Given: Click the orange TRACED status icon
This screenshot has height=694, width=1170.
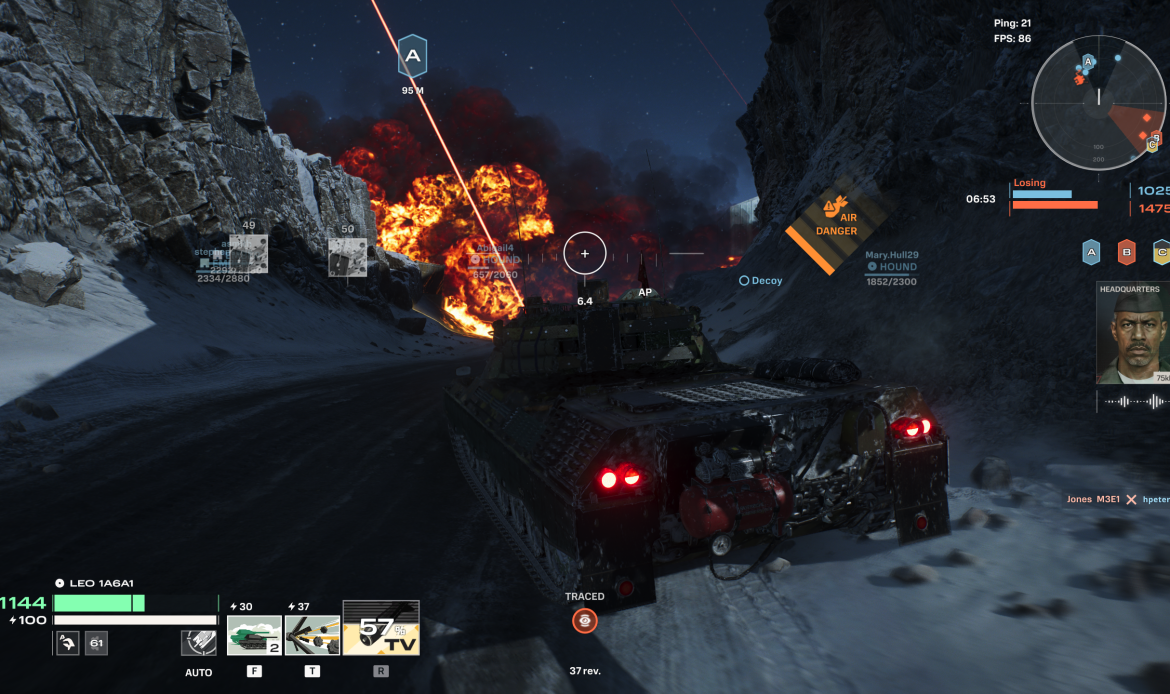Looking at the screenshot, I should point(584,621).
